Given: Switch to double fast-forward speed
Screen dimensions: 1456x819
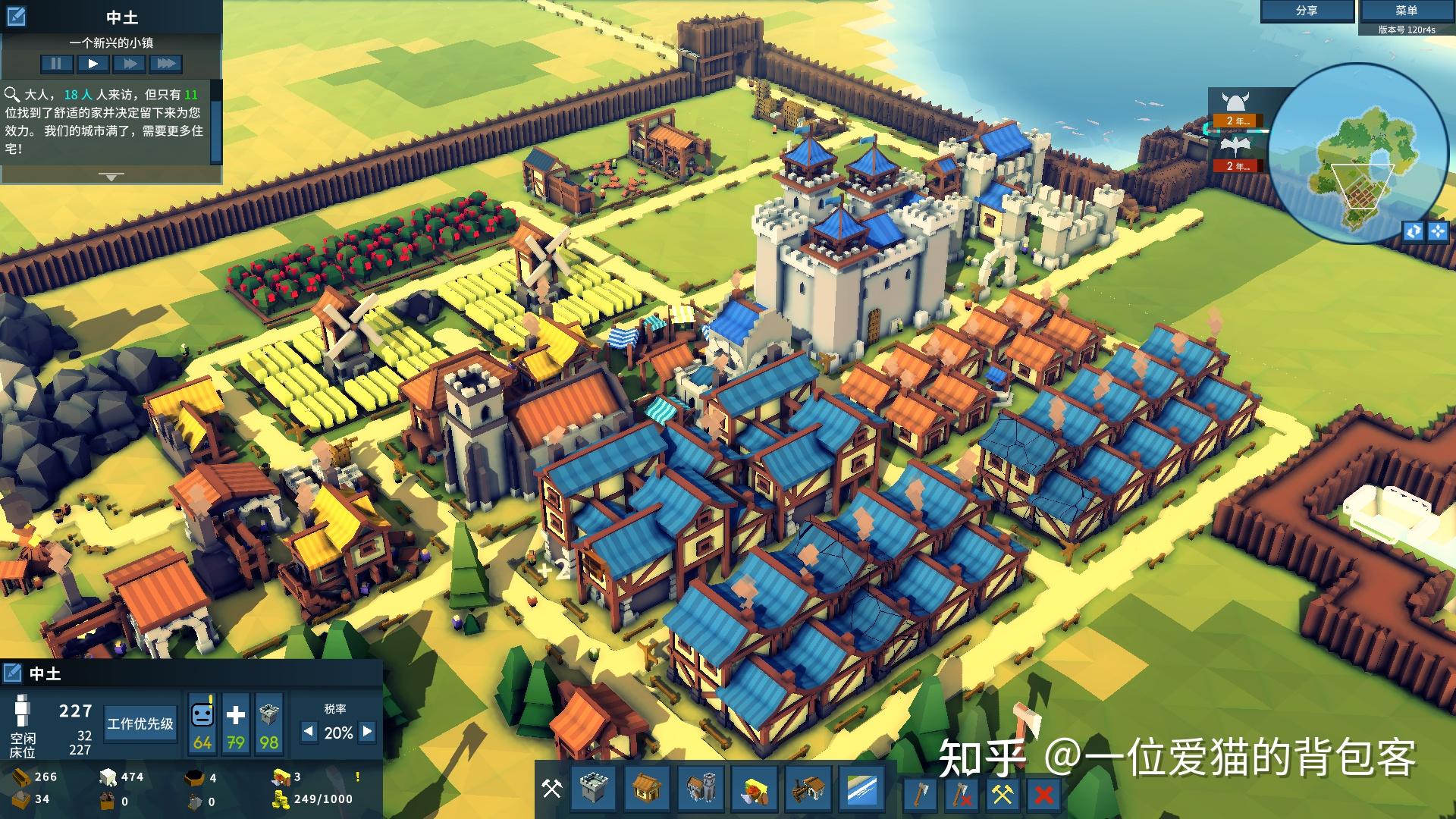Looking at the screenshot, I should 130,64.
